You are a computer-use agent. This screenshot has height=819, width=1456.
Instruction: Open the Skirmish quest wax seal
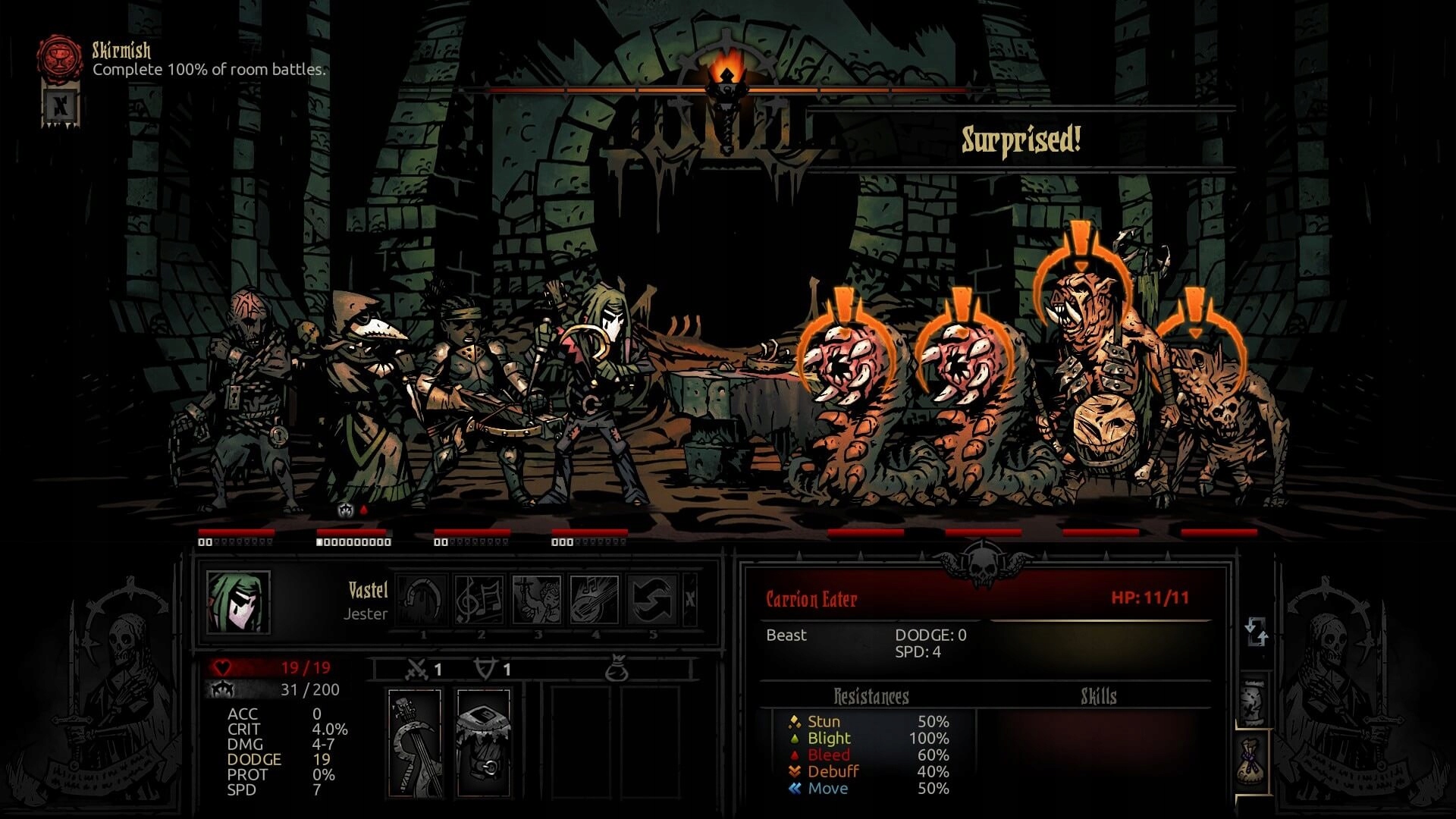tap(59, 58)
